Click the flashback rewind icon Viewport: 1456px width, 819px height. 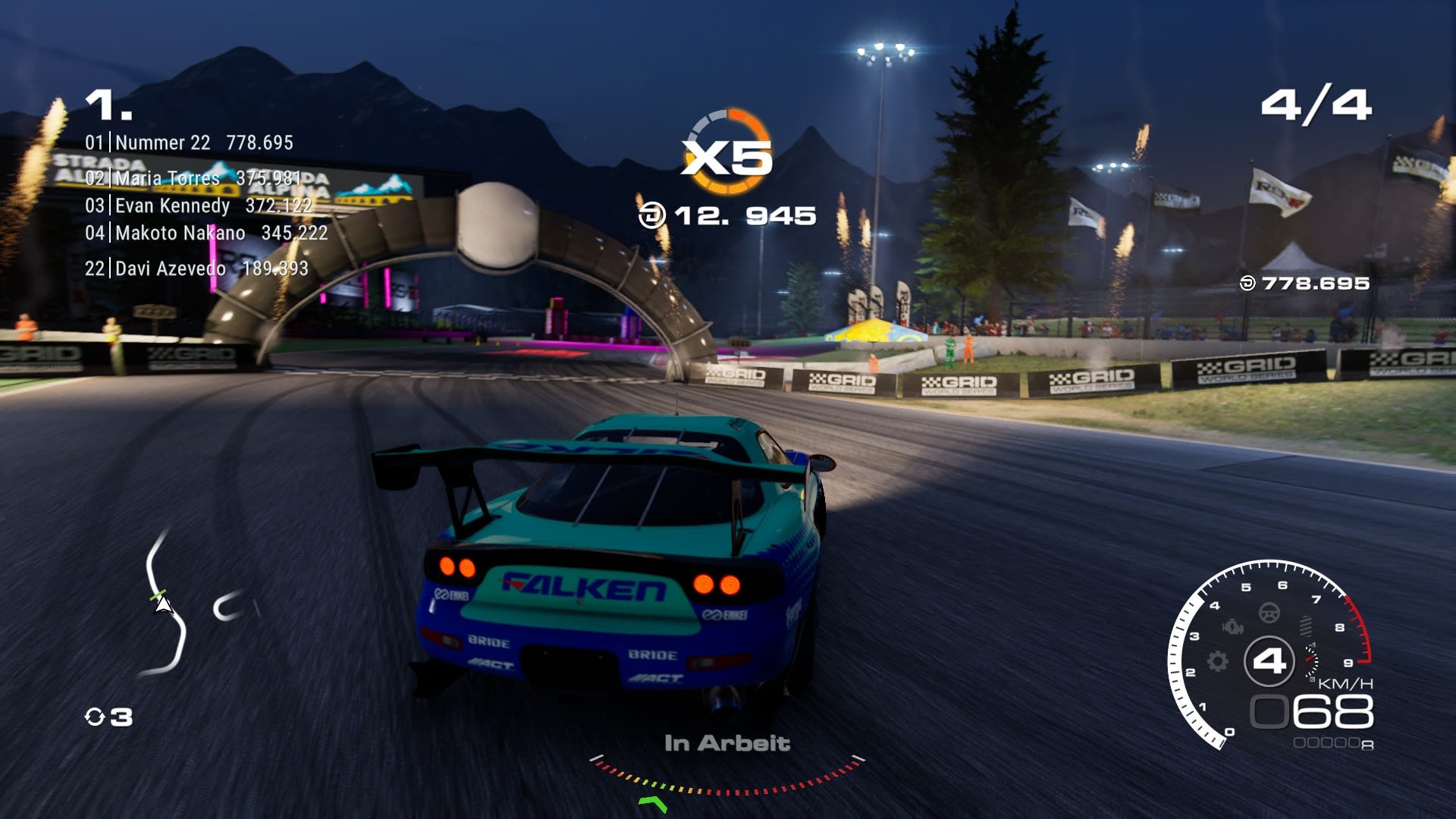pyautogui.click(x=95, y=717)
